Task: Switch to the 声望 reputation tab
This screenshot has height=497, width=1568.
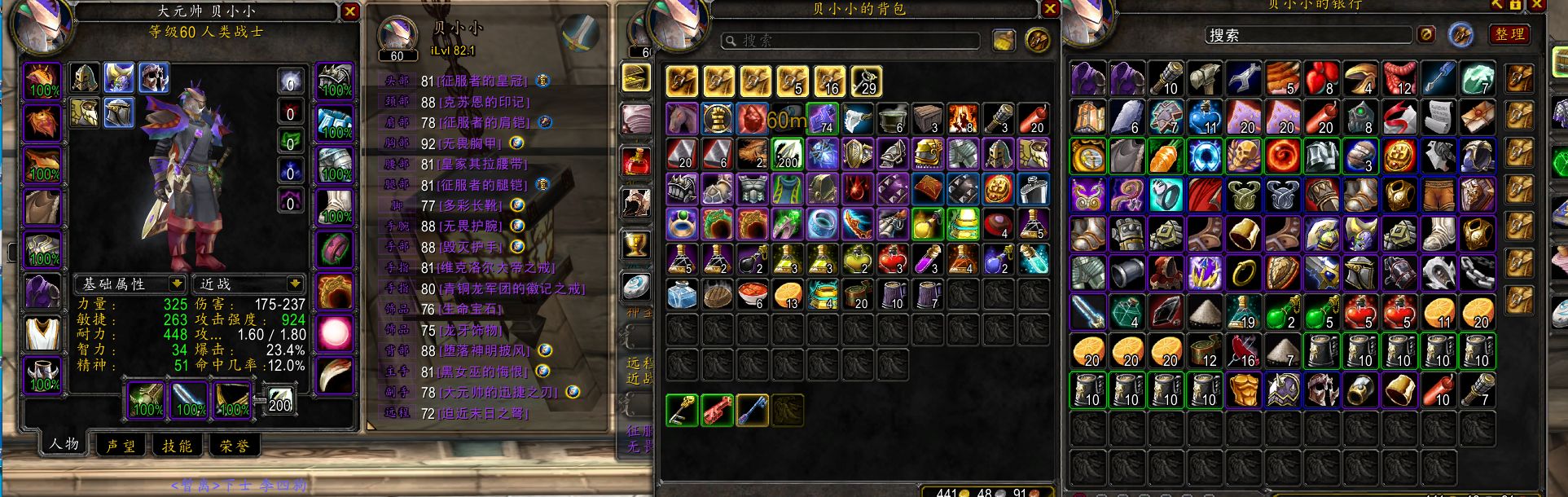Action: pyautogui.click(x=121, y=445)
